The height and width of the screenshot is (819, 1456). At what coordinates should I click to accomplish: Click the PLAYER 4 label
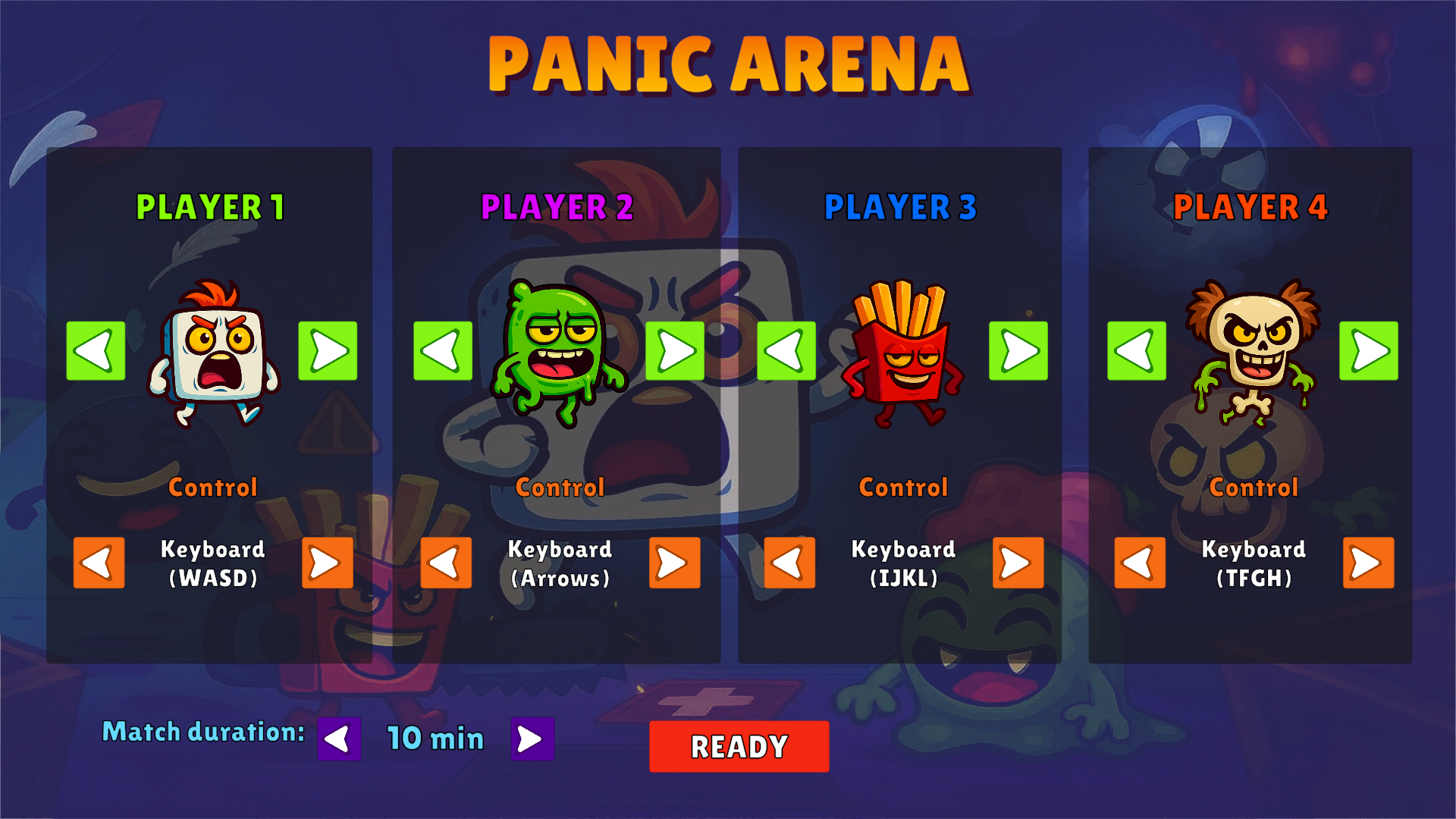[1251, 206]
